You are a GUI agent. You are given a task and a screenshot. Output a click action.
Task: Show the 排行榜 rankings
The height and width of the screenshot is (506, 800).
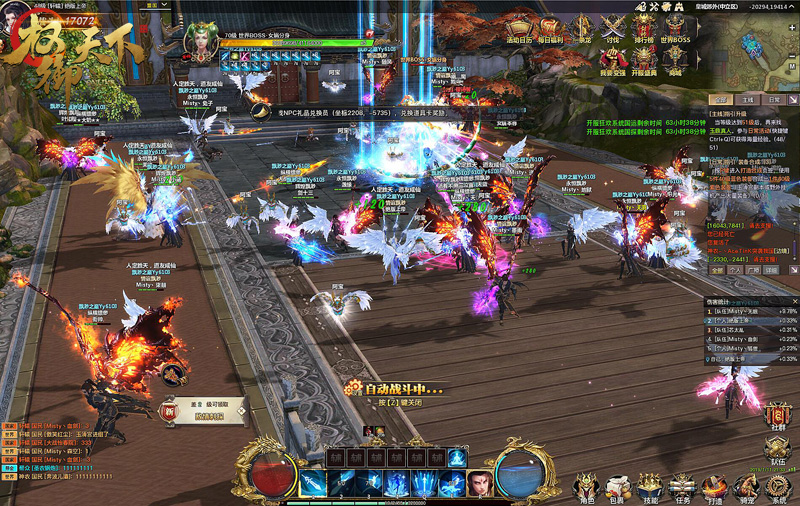(646, 29)
